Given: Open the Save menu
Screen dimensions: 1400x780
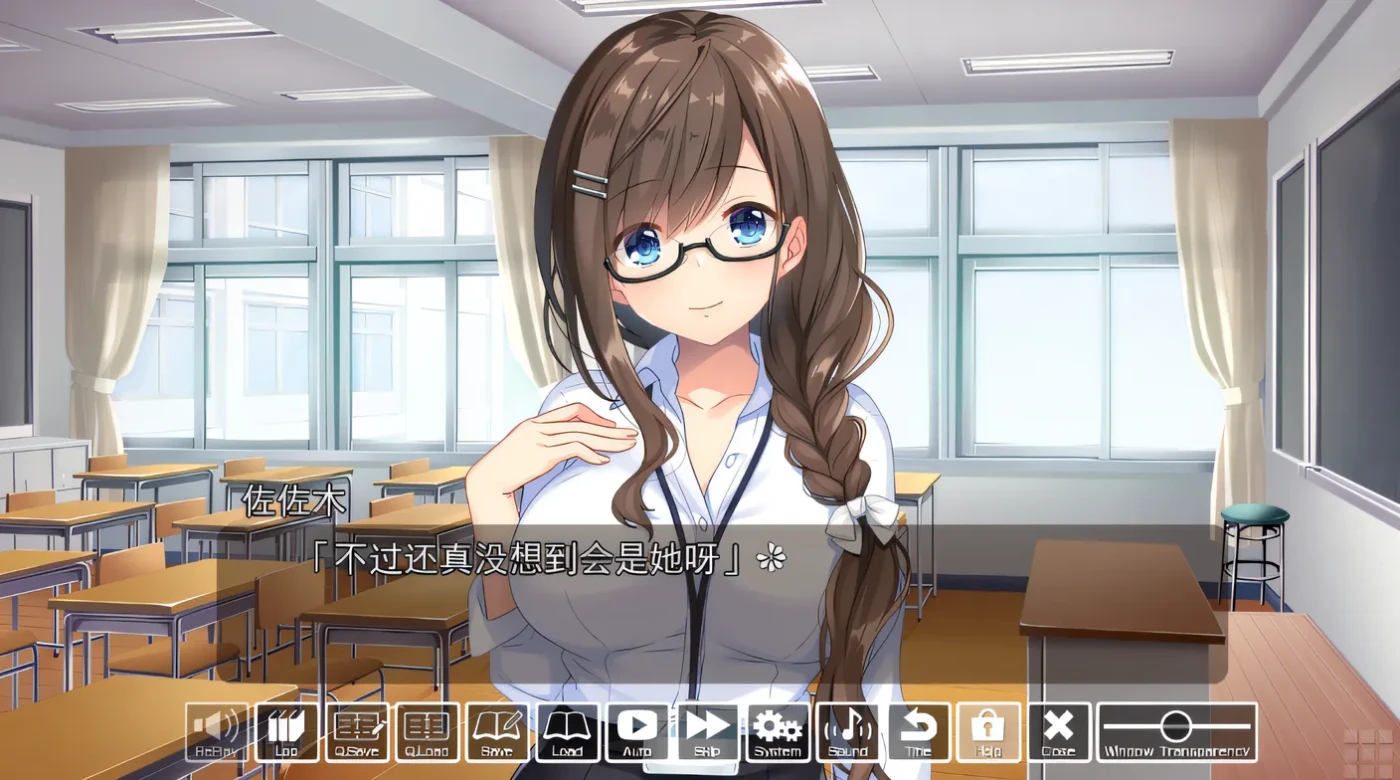Looking at the screenshot, I should [497, 732].
